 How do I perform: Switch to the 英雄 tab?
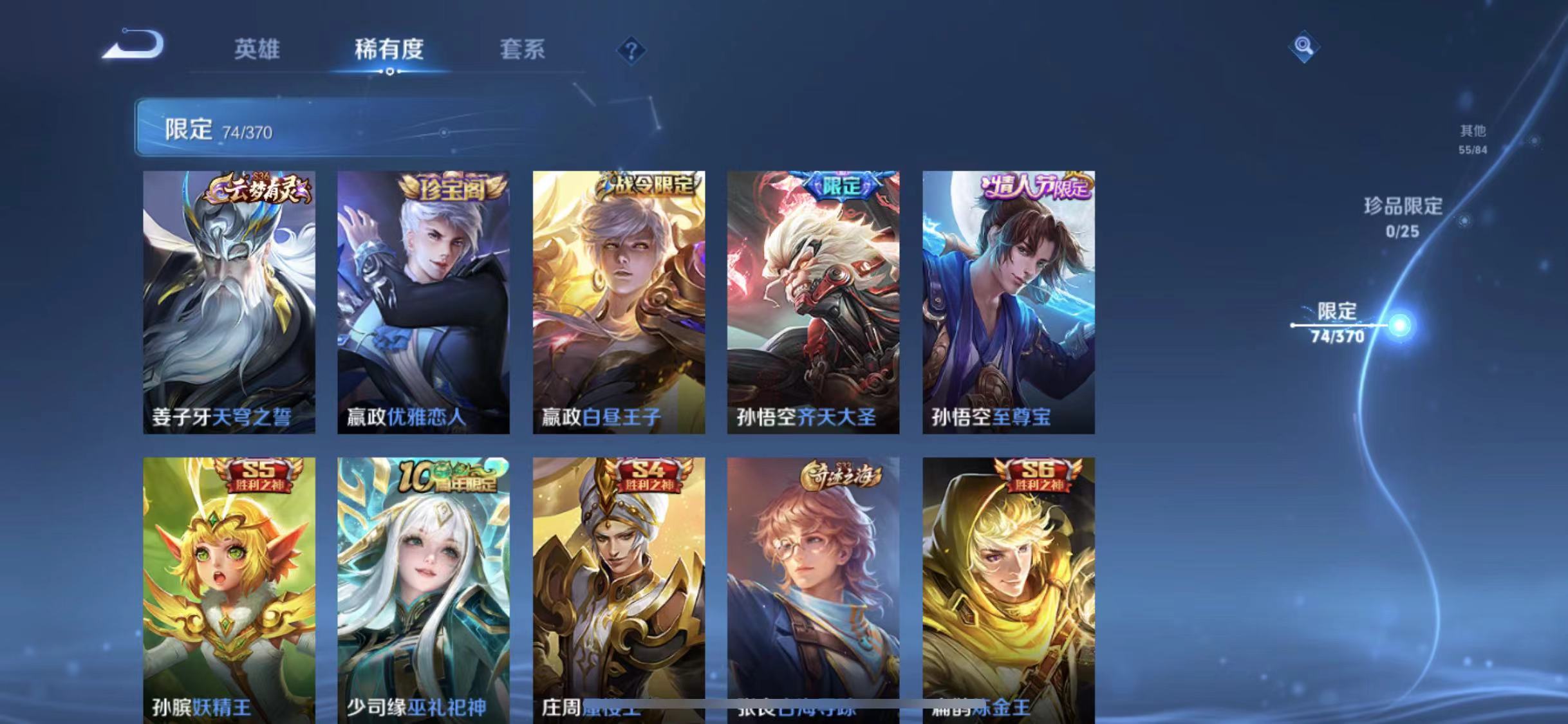coord(257,51)
